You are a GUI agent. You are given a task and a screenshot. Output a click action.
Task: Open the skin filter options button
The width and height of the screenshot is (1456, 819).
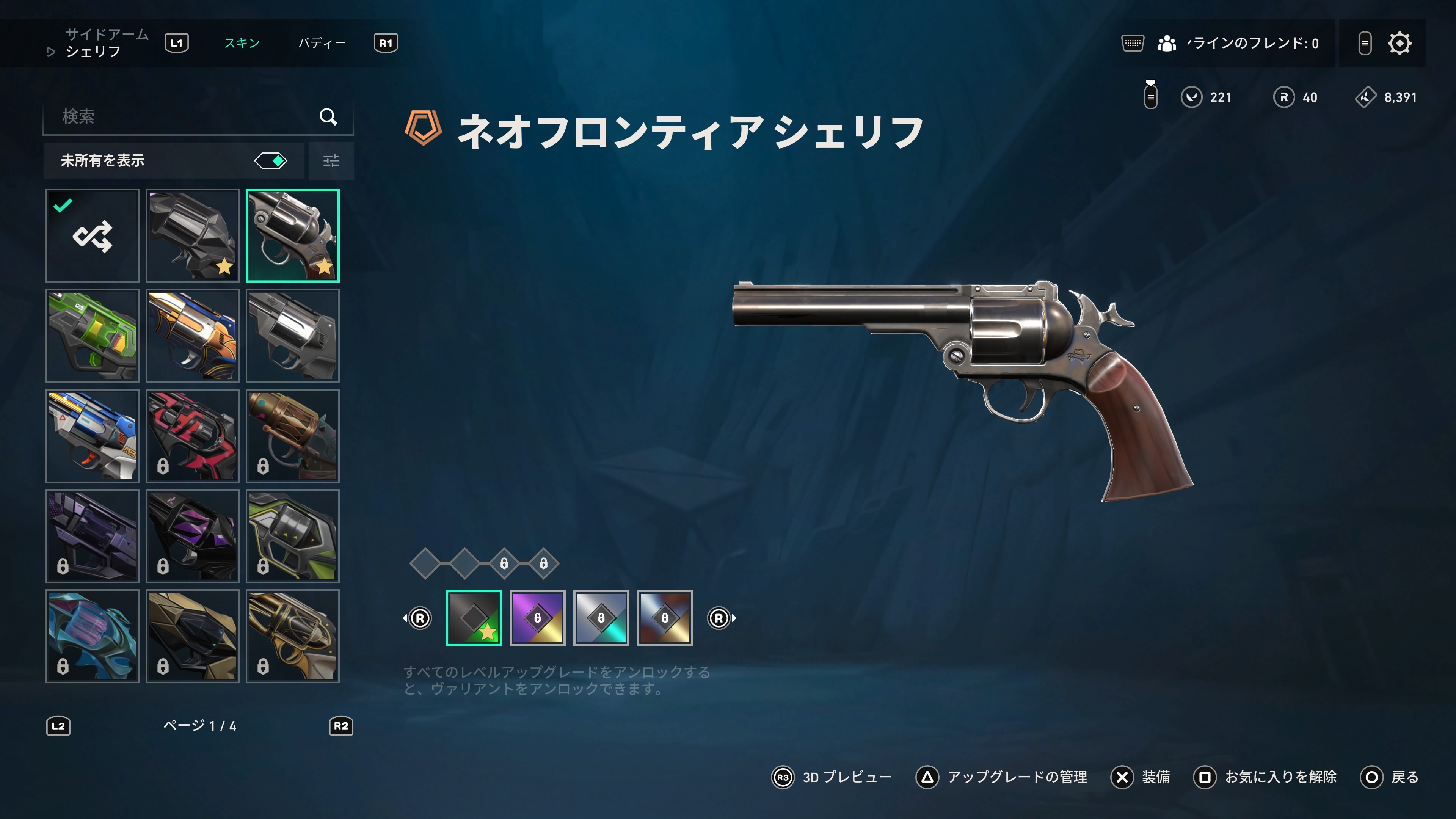(331, 161)
